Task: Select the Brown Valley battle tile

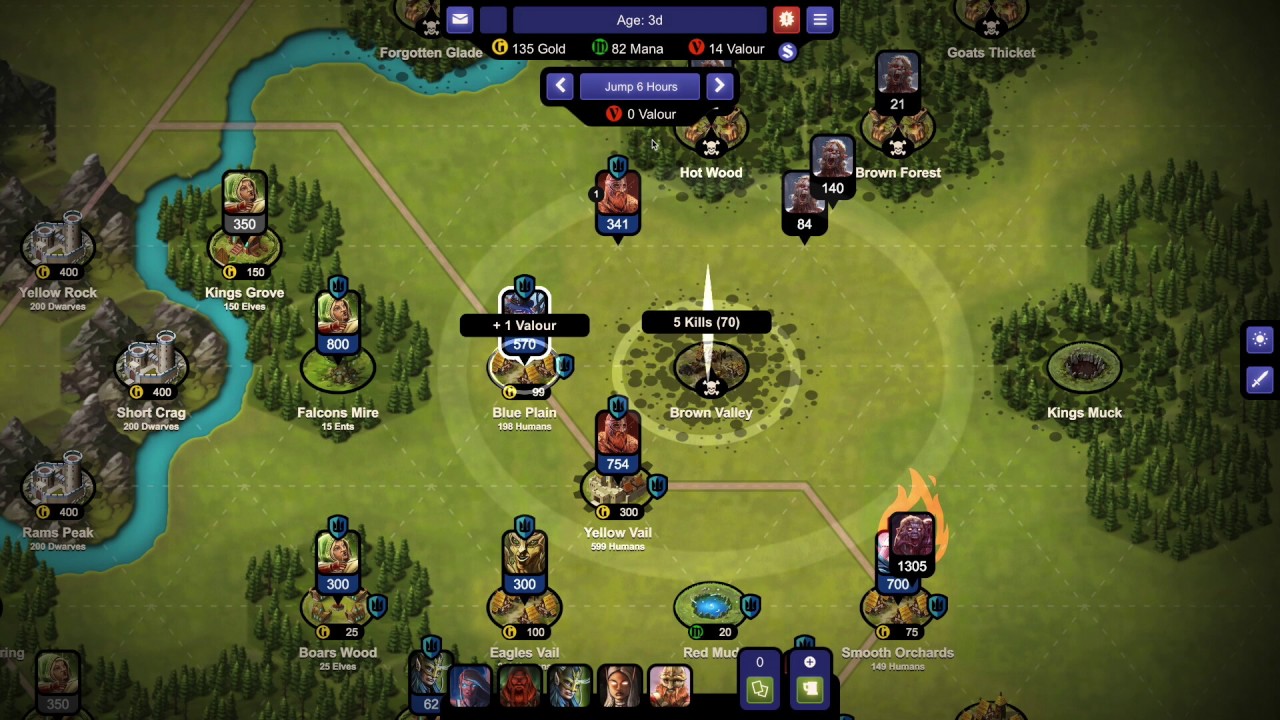Action: pyautogui.click(x=711, y=370)
